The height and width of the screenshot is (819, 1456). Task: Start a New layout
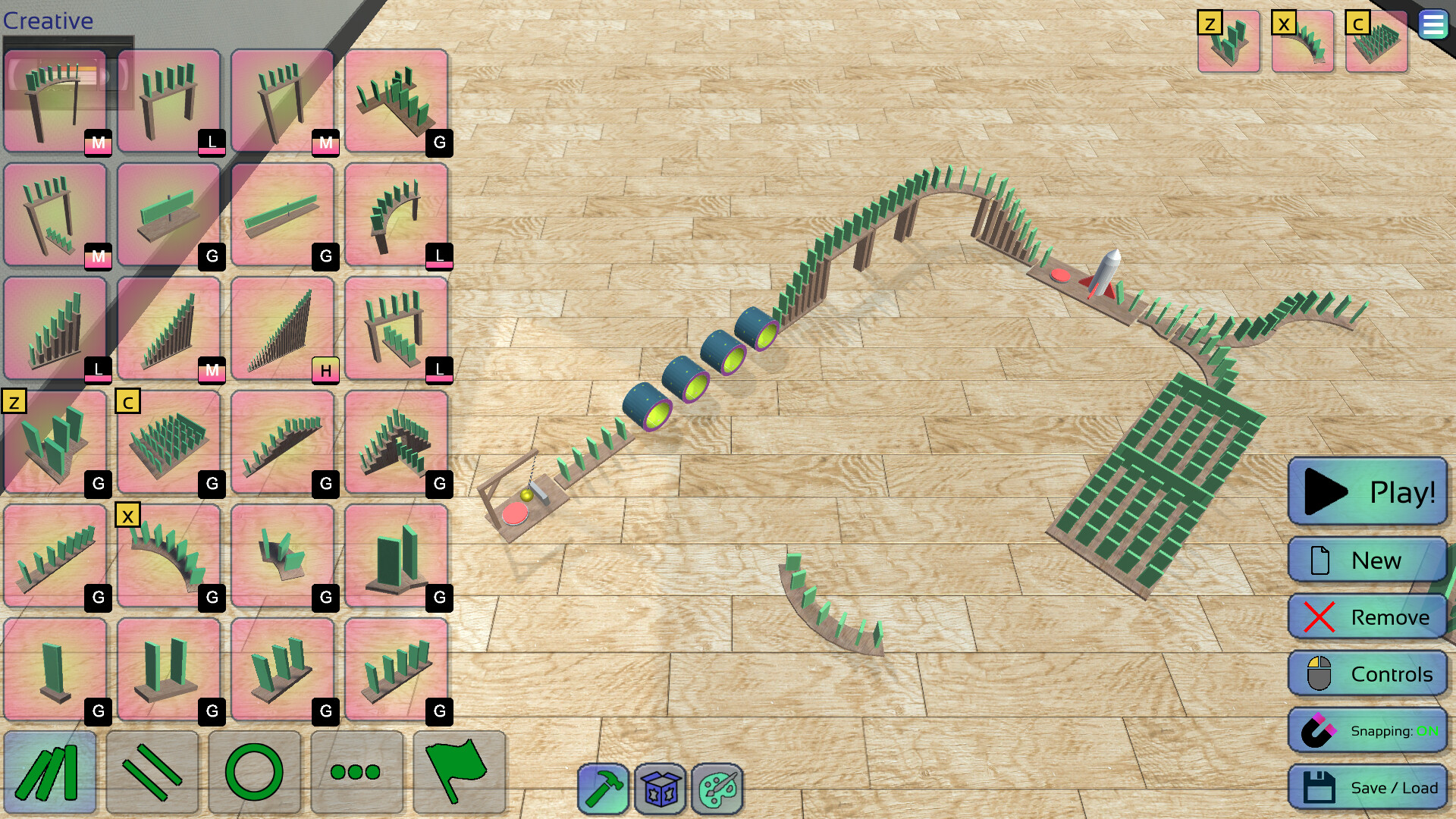click(1367, 560)
